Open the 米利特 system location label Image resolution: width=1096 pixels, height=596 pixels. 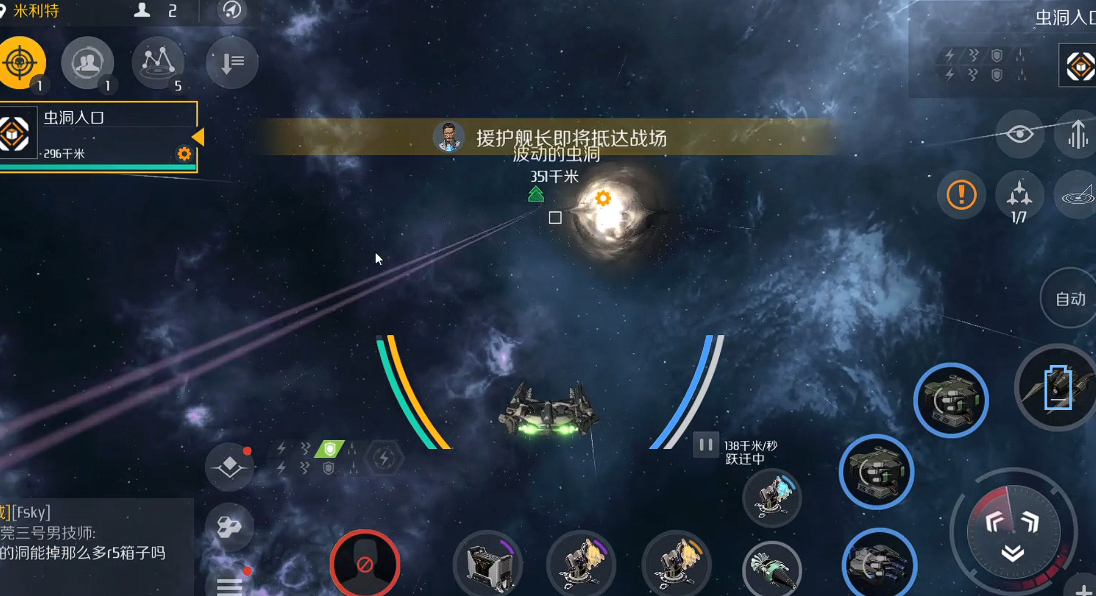click(x=36, y=11)
